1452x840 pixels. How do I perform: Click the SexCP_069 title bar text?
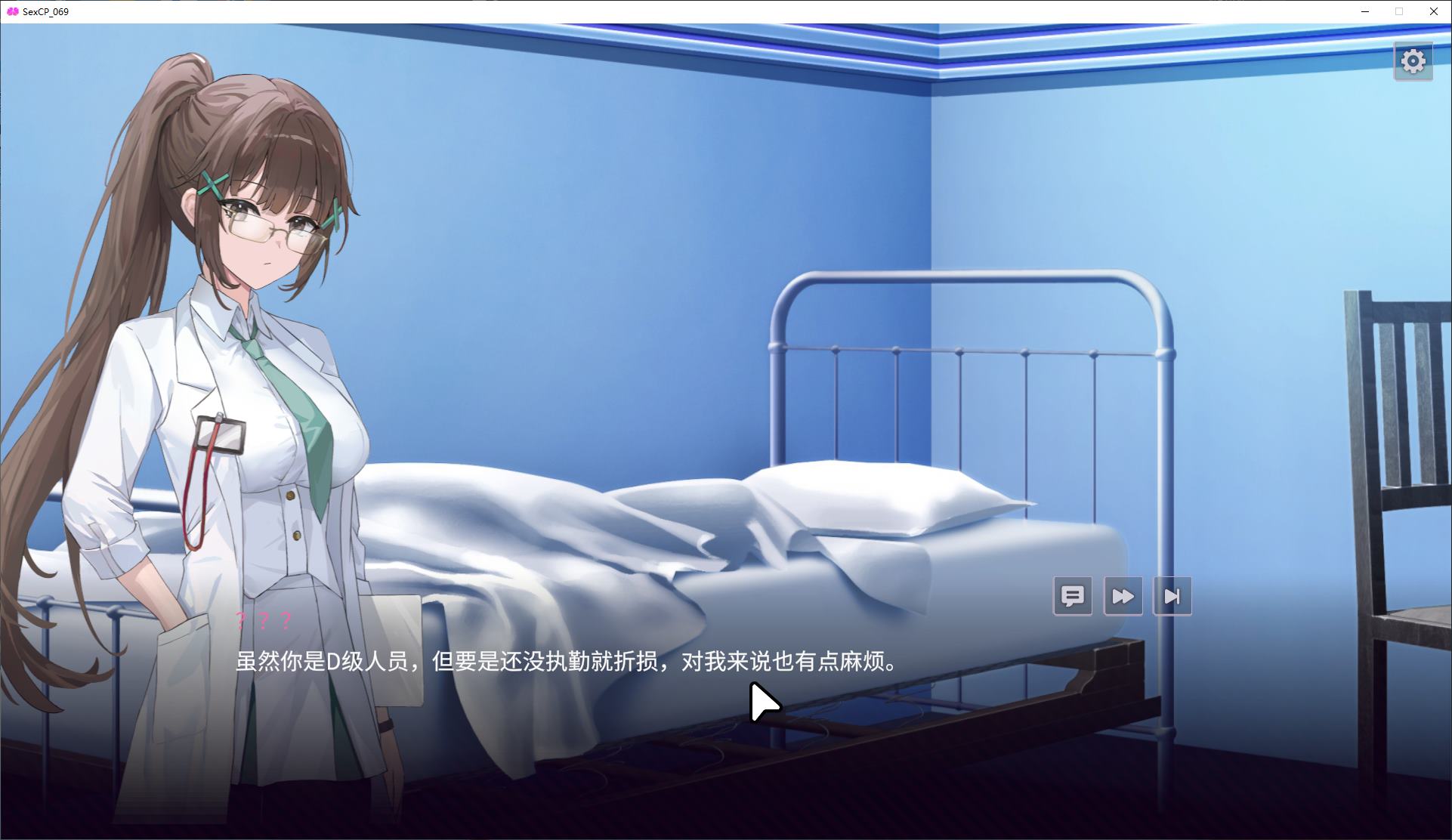pos(45,11)
